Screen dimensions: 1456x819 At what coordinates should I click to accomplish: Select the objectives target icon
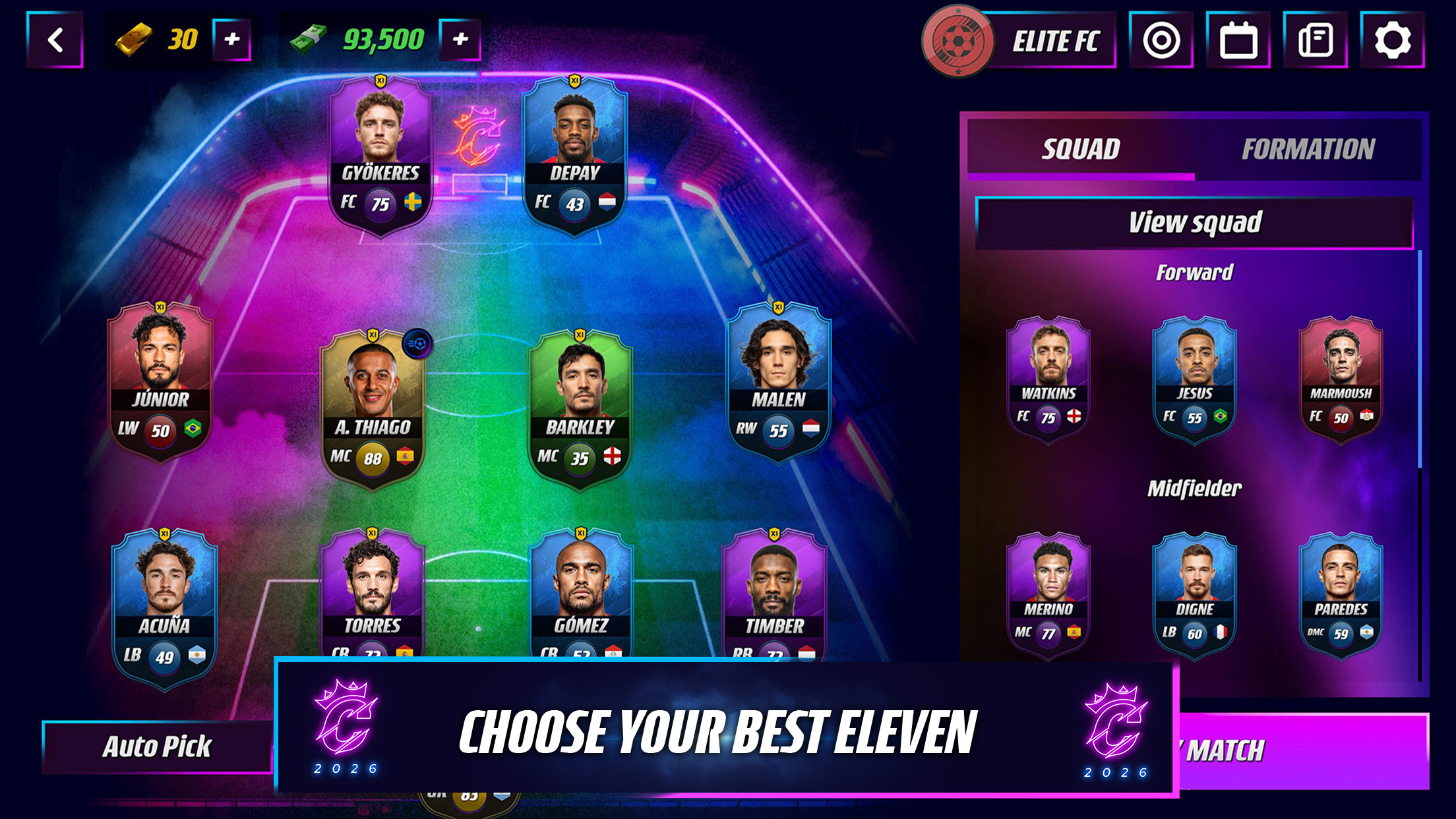coord(1159,41)
